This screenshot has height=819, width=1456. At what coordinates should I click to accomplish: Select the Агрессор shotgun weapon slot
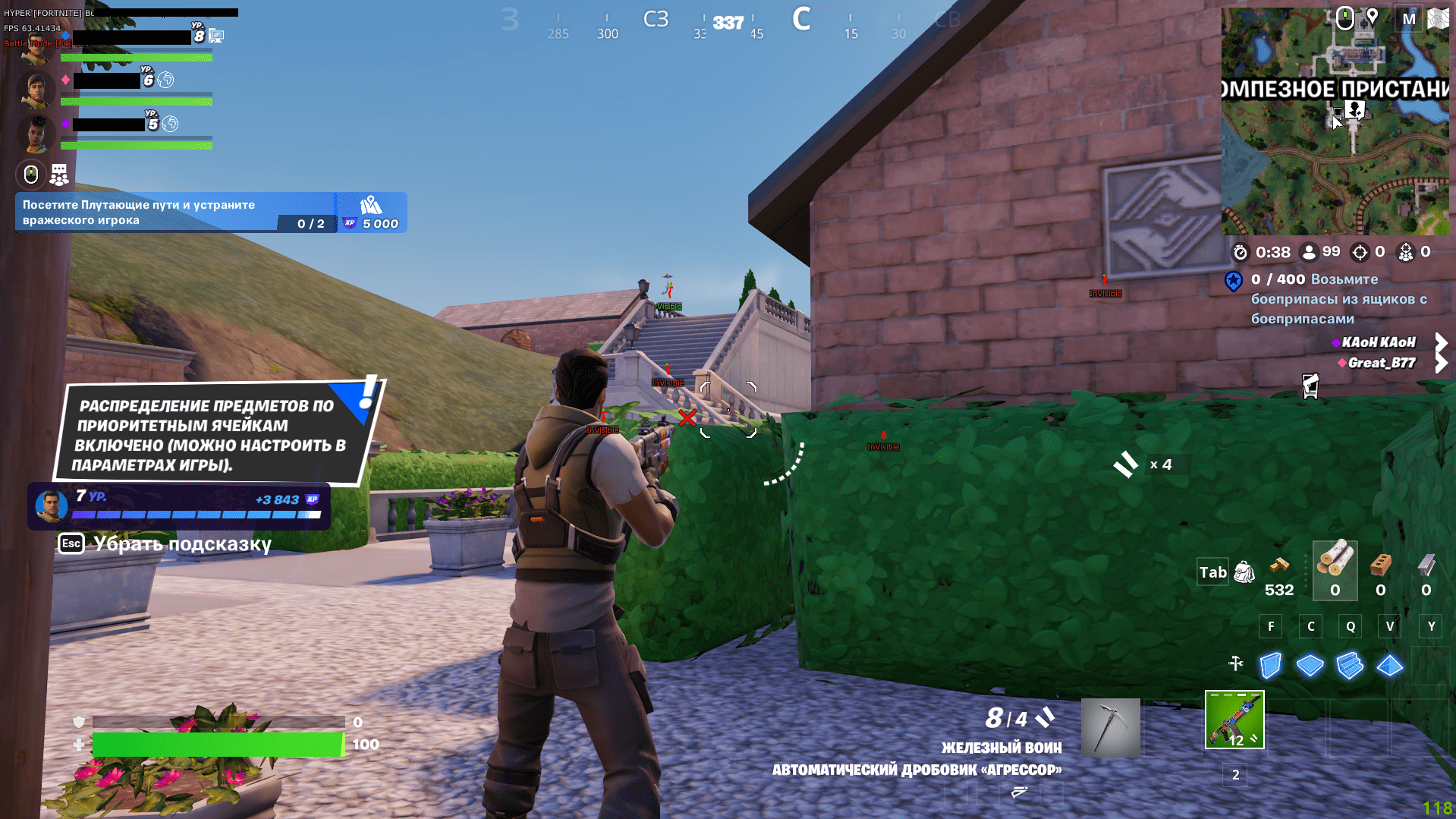click(1234, 720)
